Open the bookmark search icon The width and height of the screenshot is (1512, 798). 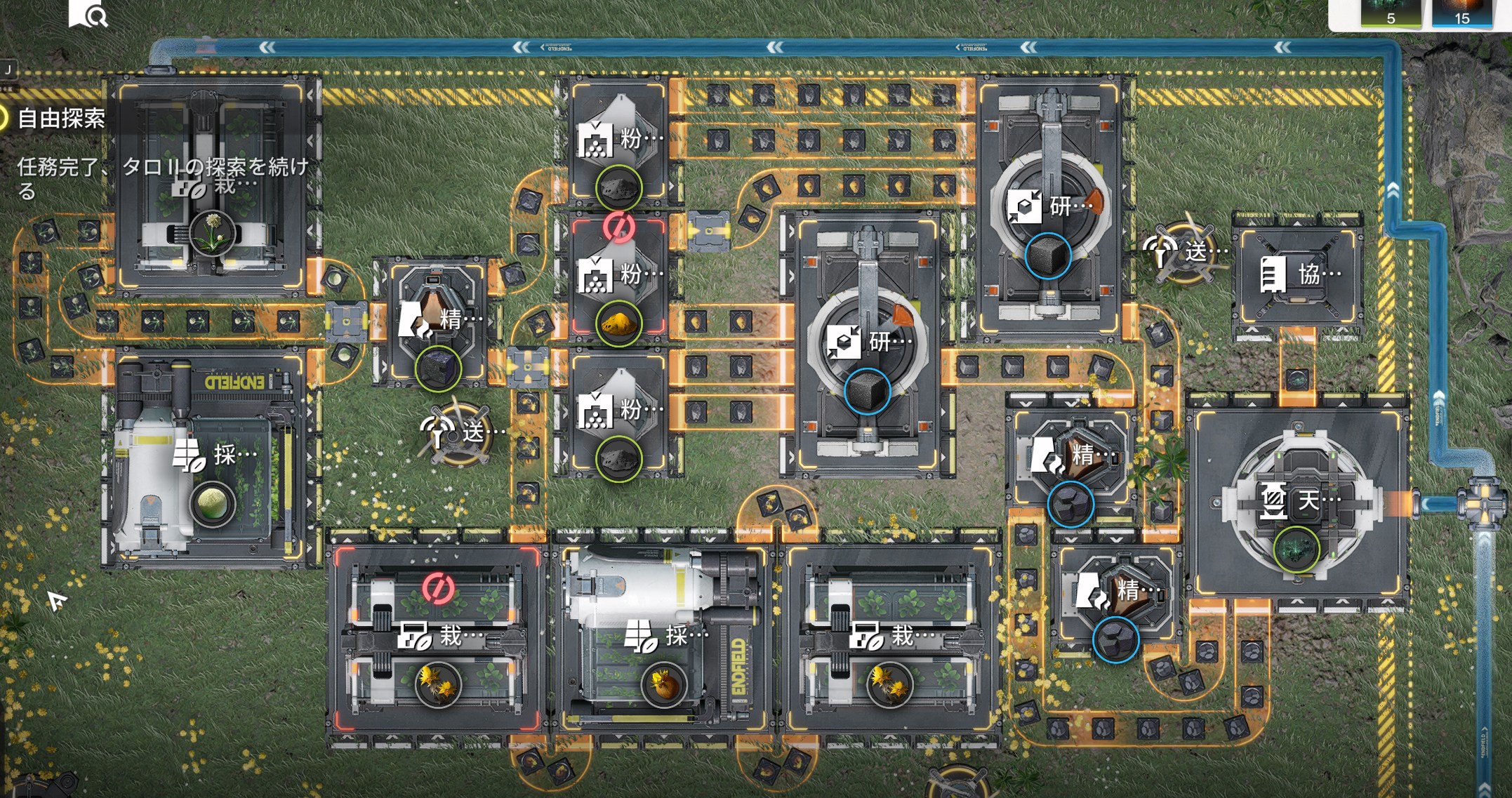pyautogui.click(x=88, y=13)
